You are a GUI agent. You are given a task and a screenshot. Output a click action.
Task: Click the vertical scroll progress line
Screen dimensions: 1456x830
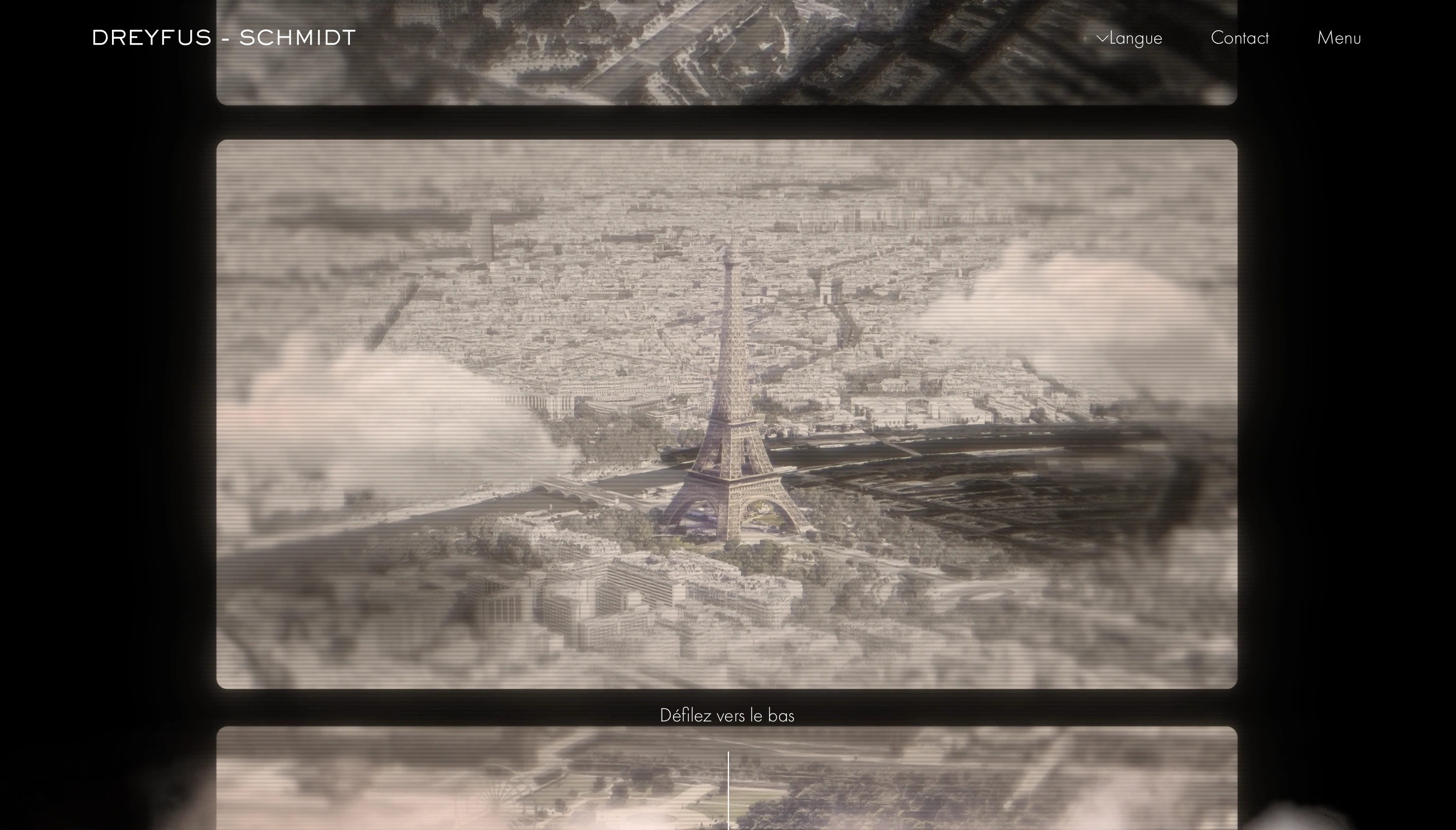[728, 792]
